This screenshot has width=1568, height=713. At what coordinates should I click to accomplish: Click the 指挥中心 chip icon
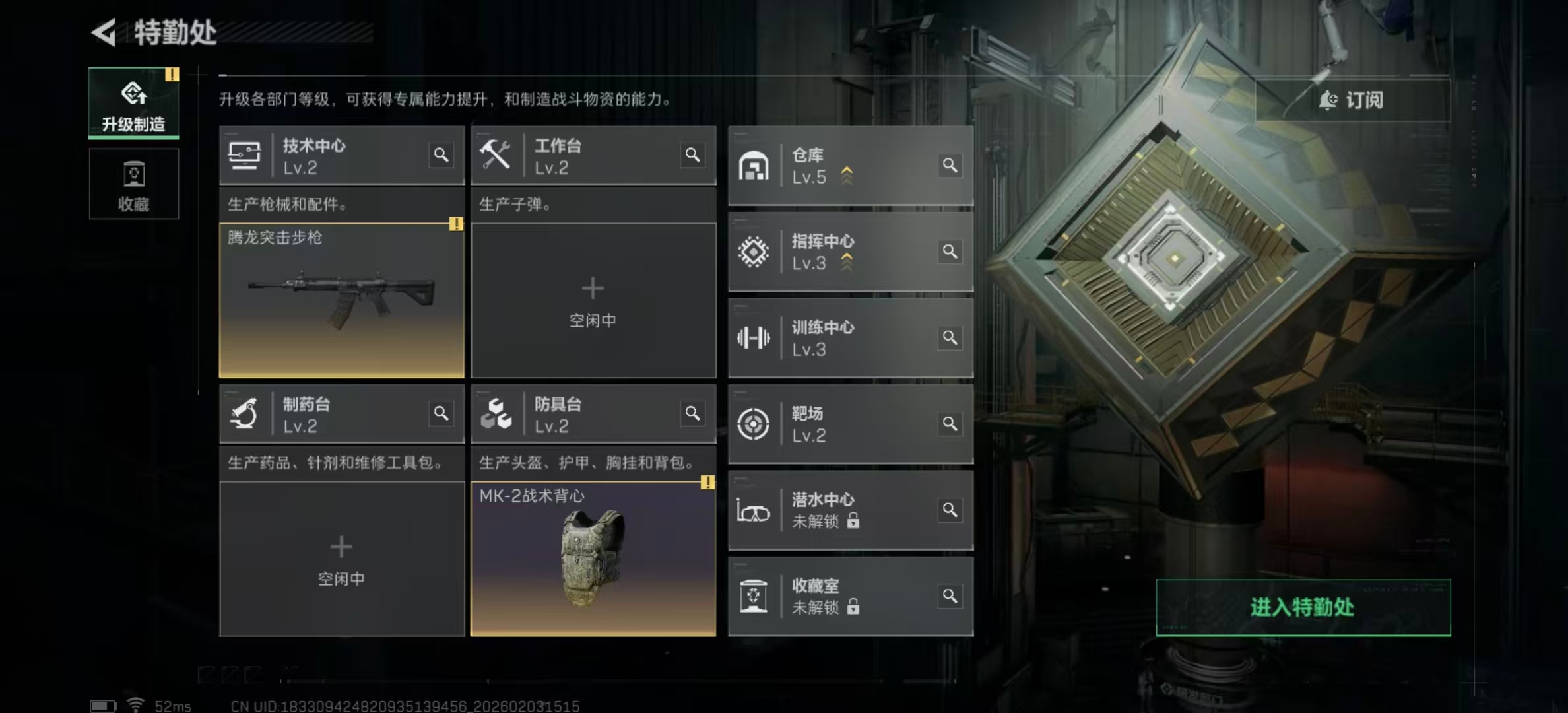[754, 251]
